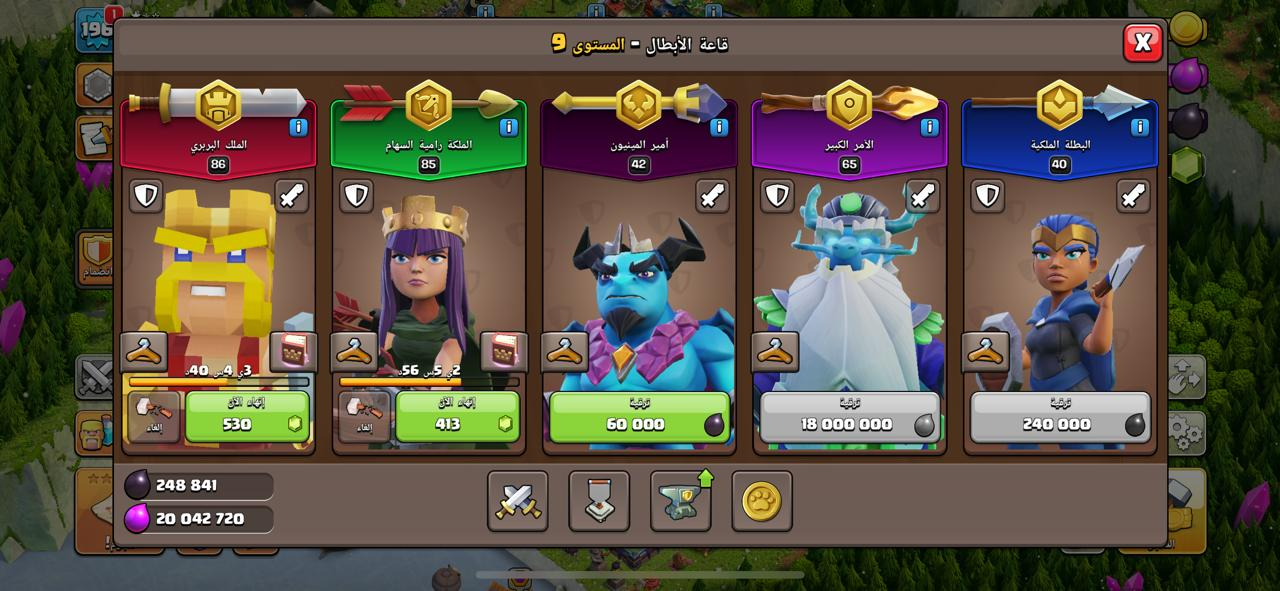Image resolution: width=1280 pixels, height=591 pixels.
Task: Open the crossed swords button in bottom bar
Action: coord(518,501)
